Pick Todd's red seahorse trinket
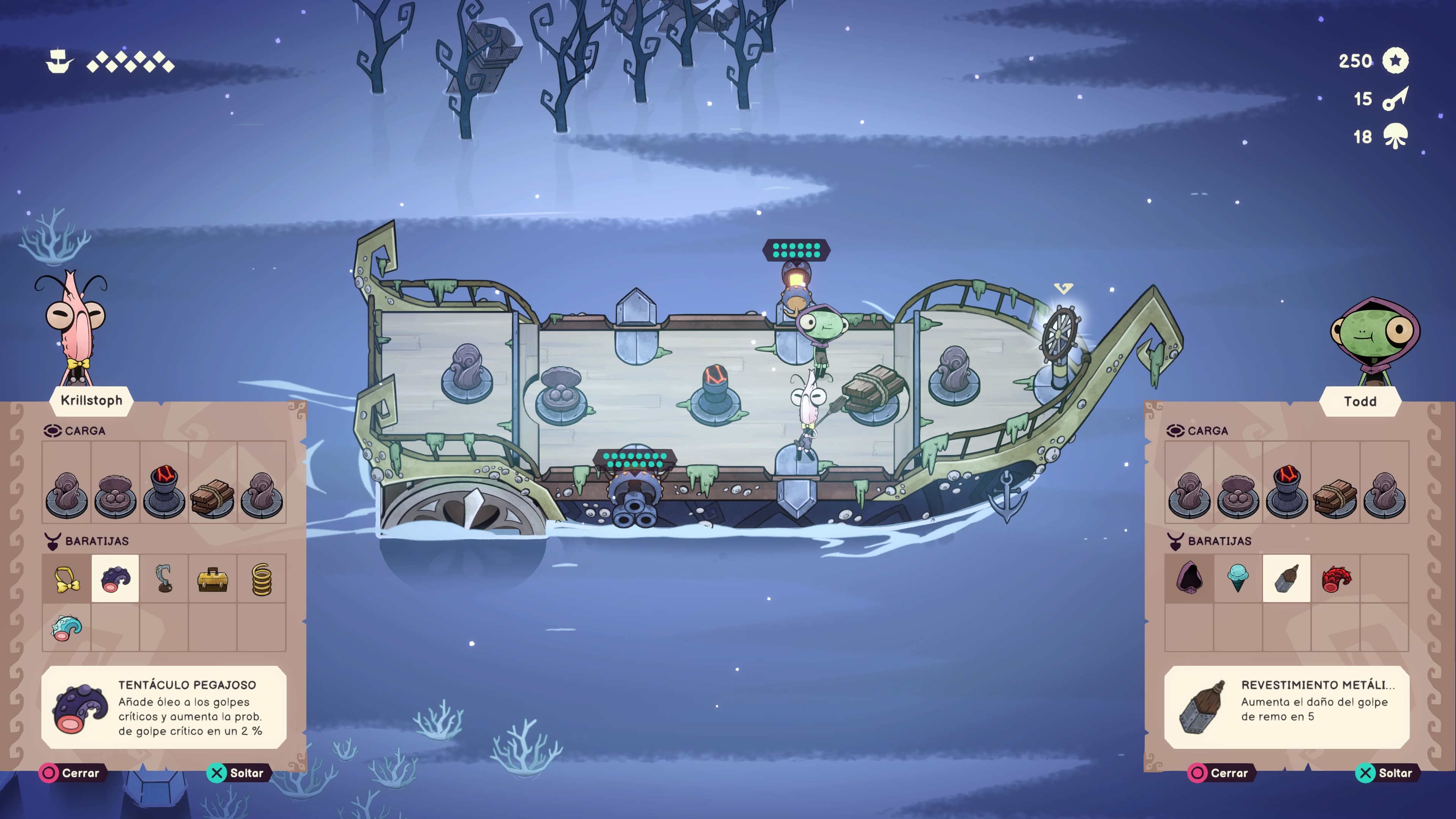Viewport: 1456px width, 819px height. coord(1335,579)
